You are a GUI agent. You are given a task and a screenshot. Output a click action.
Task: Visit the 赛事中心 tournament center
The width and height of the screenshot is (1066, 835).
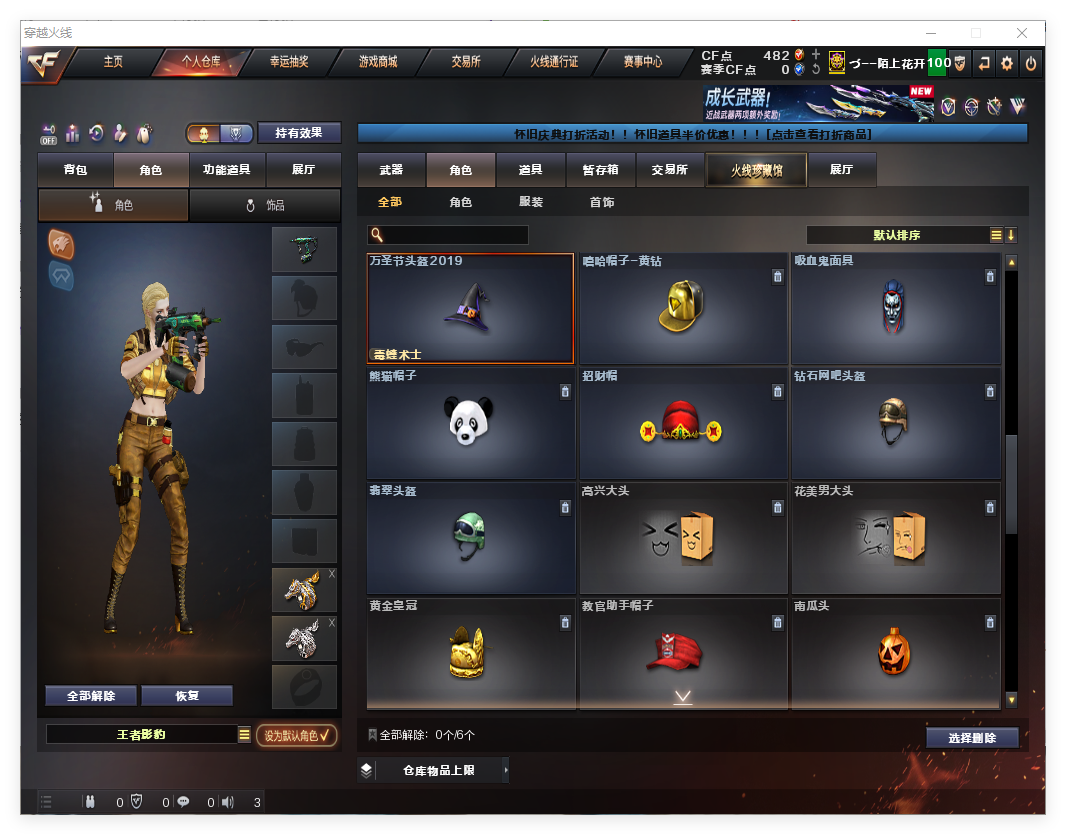coord(642,62)
